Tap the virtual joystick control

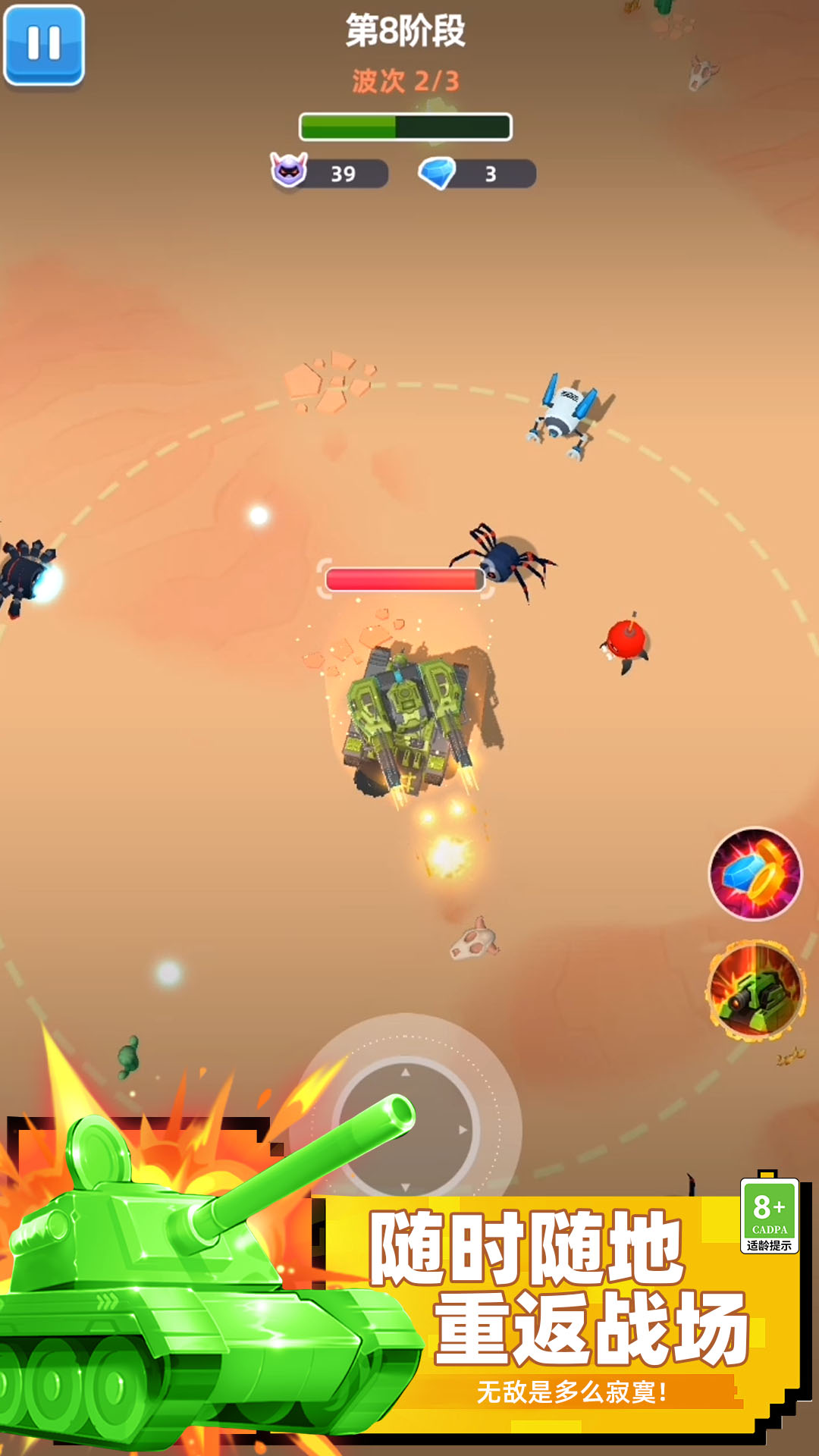pyautogui.click(x=406, y=1128)
